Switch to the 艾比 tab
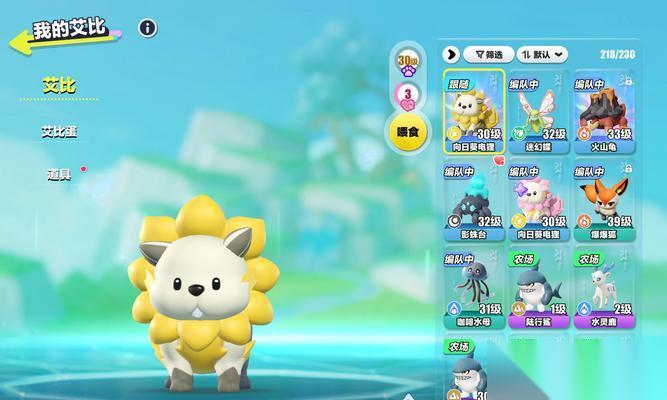Viewport: 667px width, 400px height. coord(59,86)
